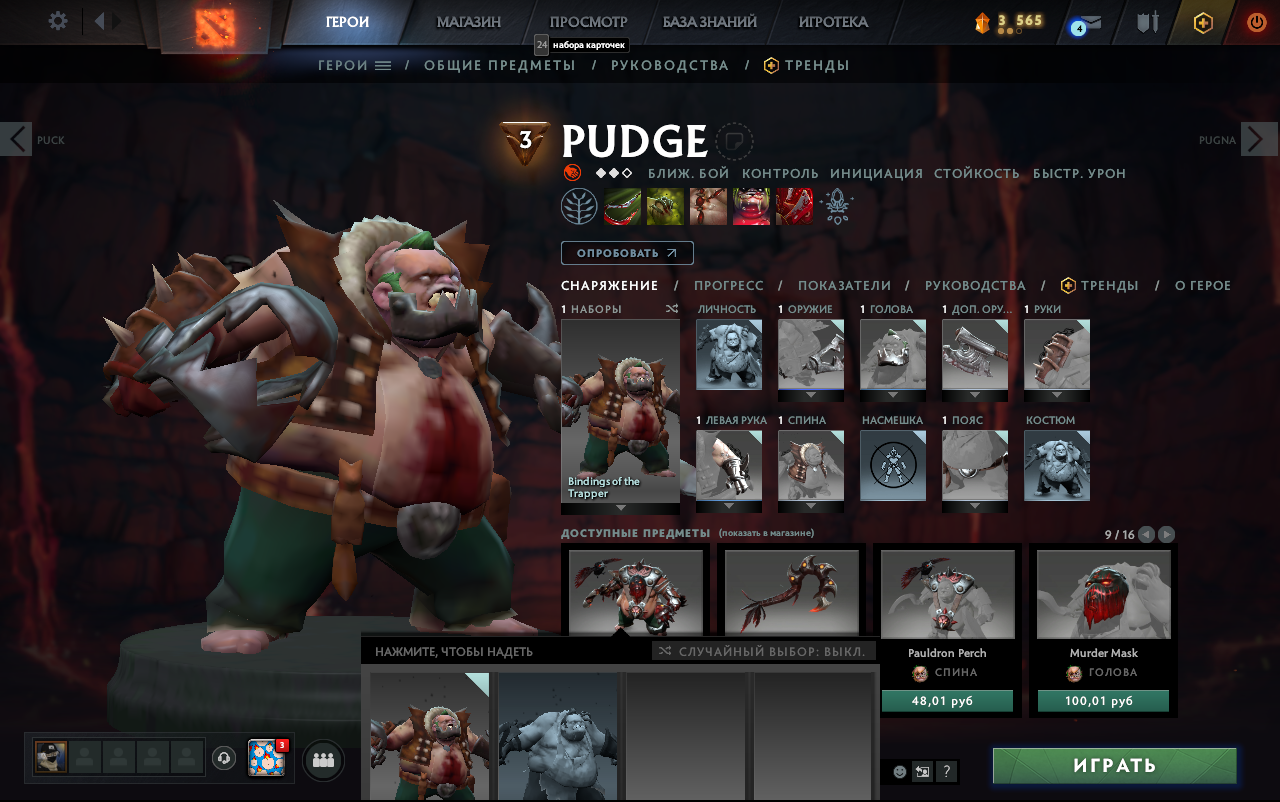
Task: Click the Dismember ultimate ability icon
Action: 751,206
